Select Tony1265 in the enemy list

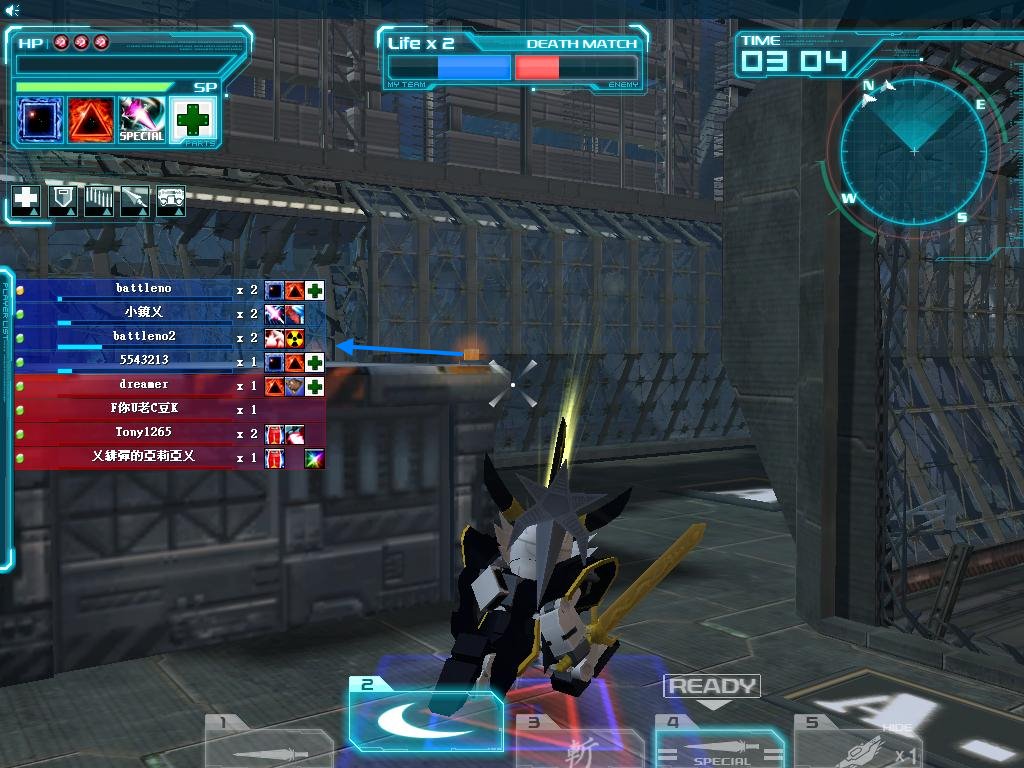tap(143, 433)
